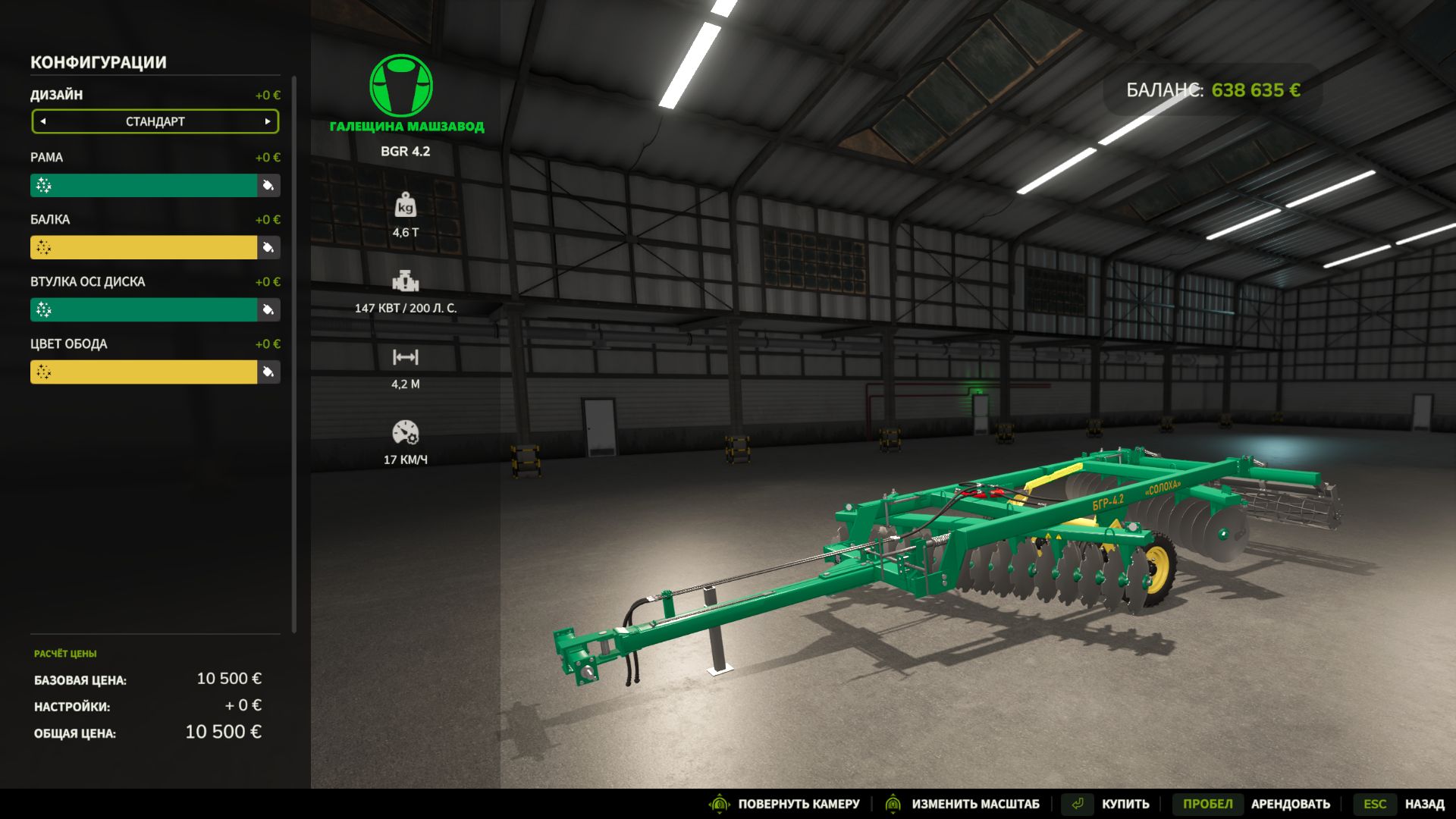Click right arrow on СТАНДАРТ design selector
The image size is (1456, 819).
tap(267, 121)
